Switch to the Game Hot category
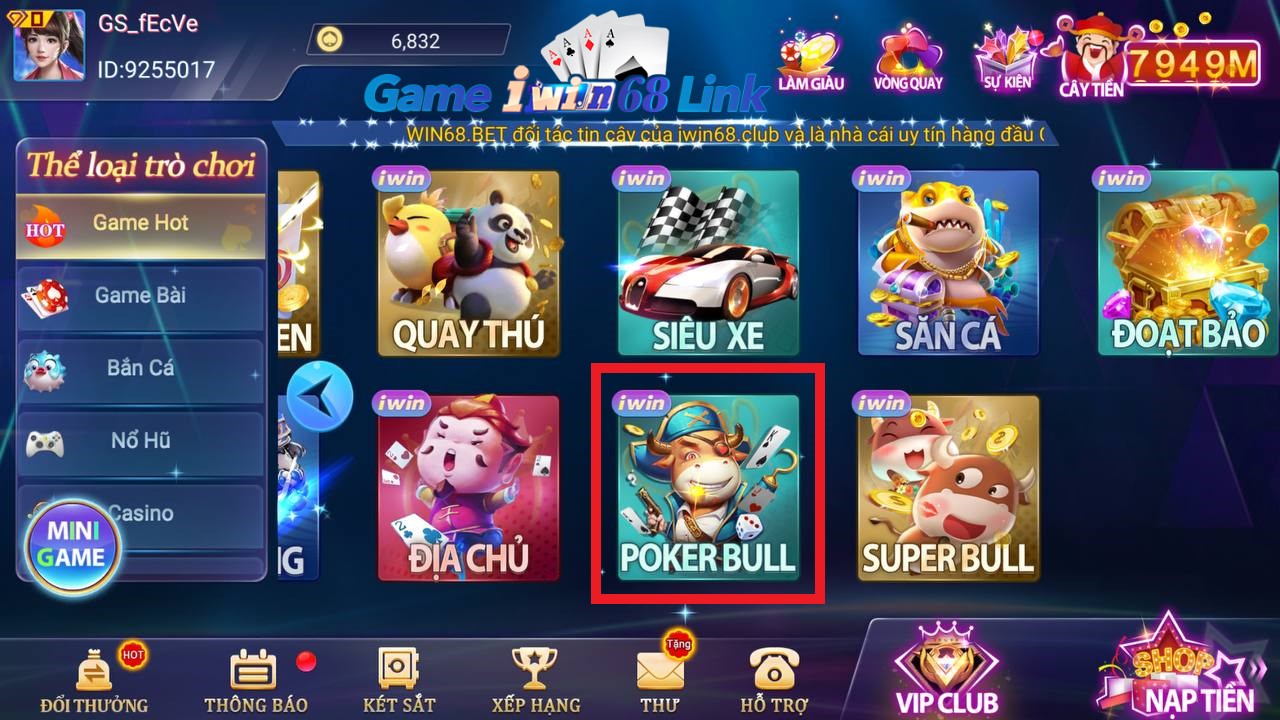Screen dimensions: 1280x720 pyautogui.click(x=141, y=224)
